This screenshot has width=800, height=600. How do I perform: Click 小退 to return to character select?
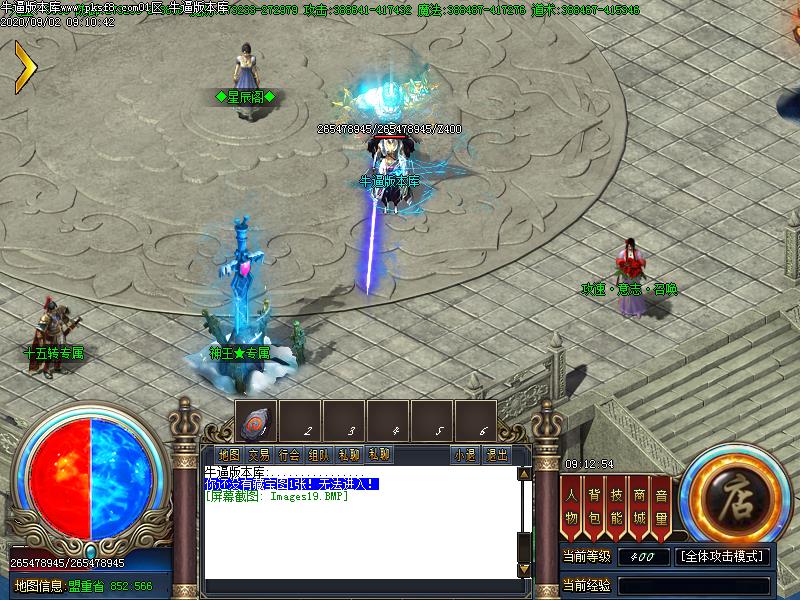point(465,454)
